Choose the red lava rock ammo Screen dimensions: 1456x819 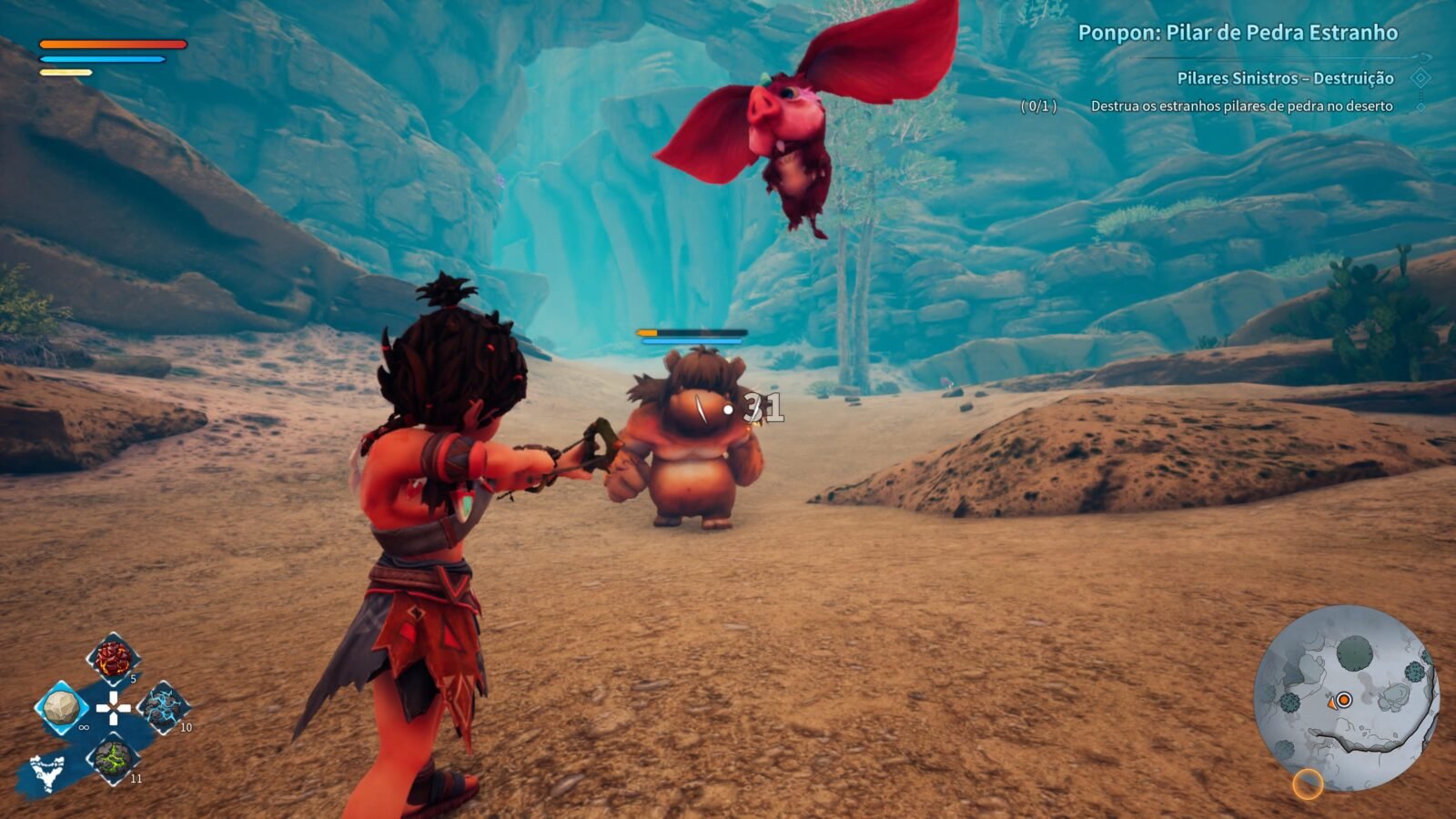113,658
